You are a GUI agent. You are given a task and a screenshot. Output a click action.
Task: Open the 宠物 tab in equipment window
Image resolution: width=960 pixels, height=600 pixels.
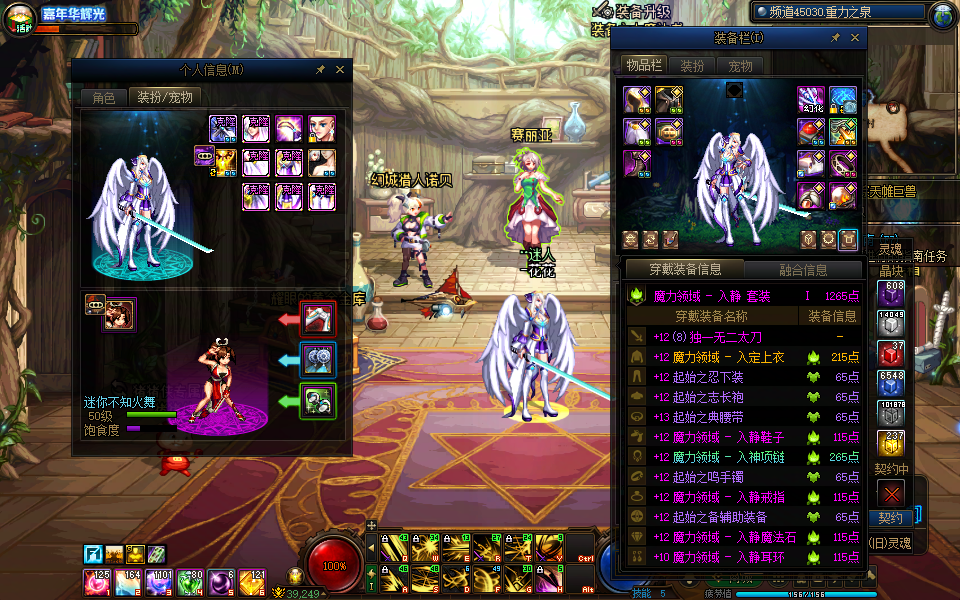pyautogui.click(x=740, y=66)
